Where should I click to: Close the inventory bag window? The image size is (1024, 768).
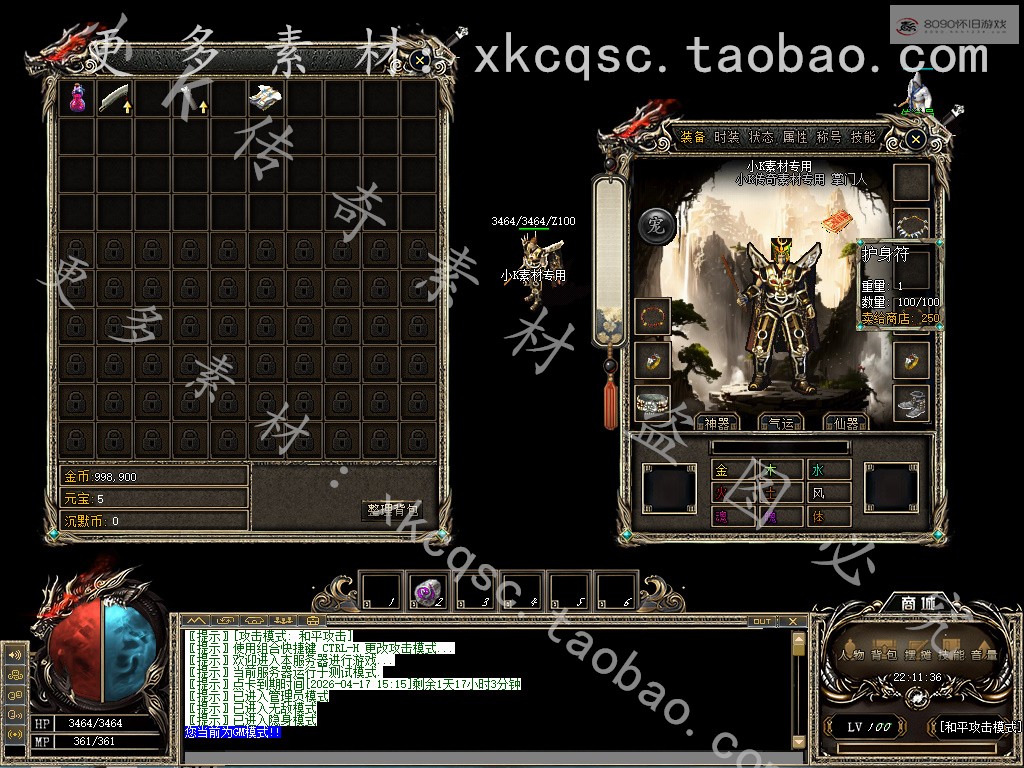pyautogui.click(x=421, y=59)
